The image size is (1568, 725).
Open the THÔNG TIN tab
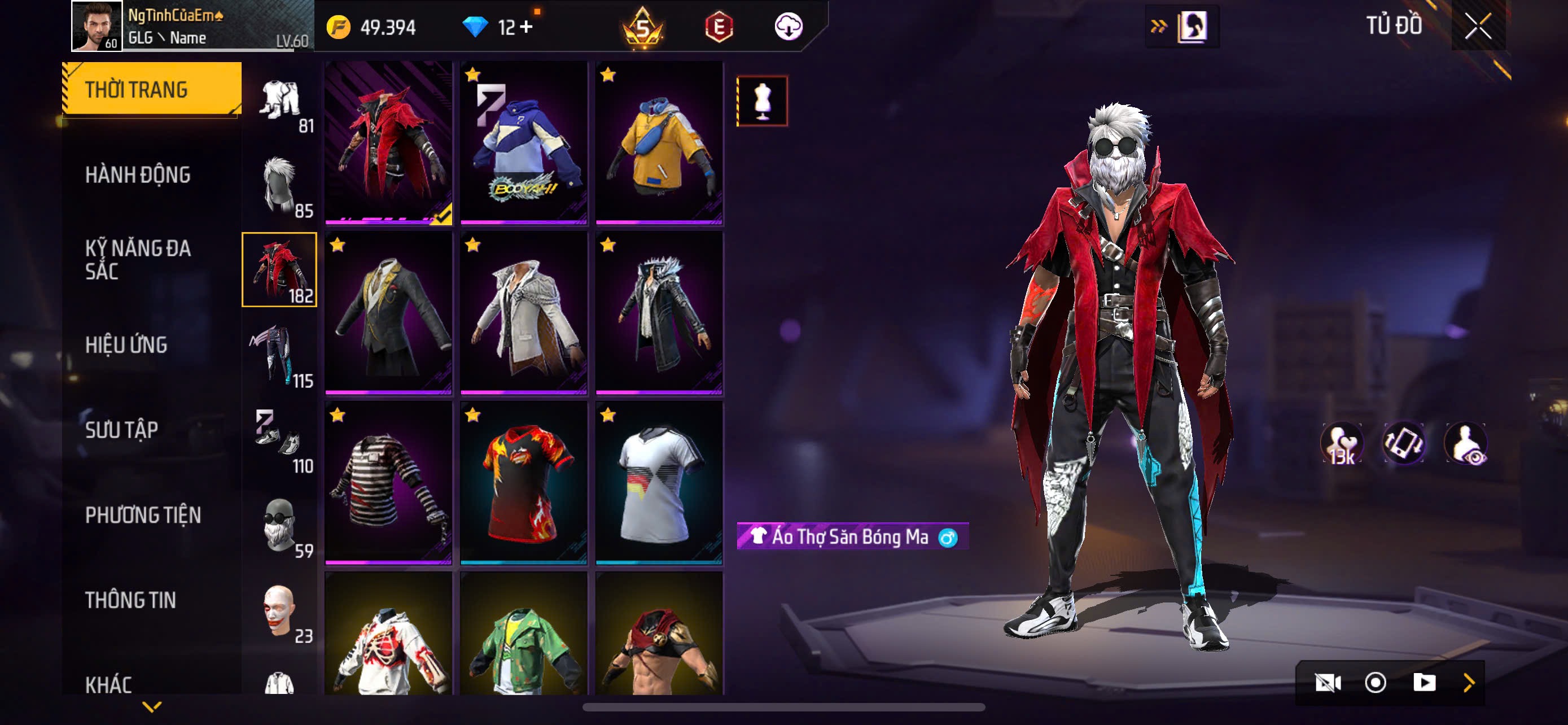coord(130,600)
